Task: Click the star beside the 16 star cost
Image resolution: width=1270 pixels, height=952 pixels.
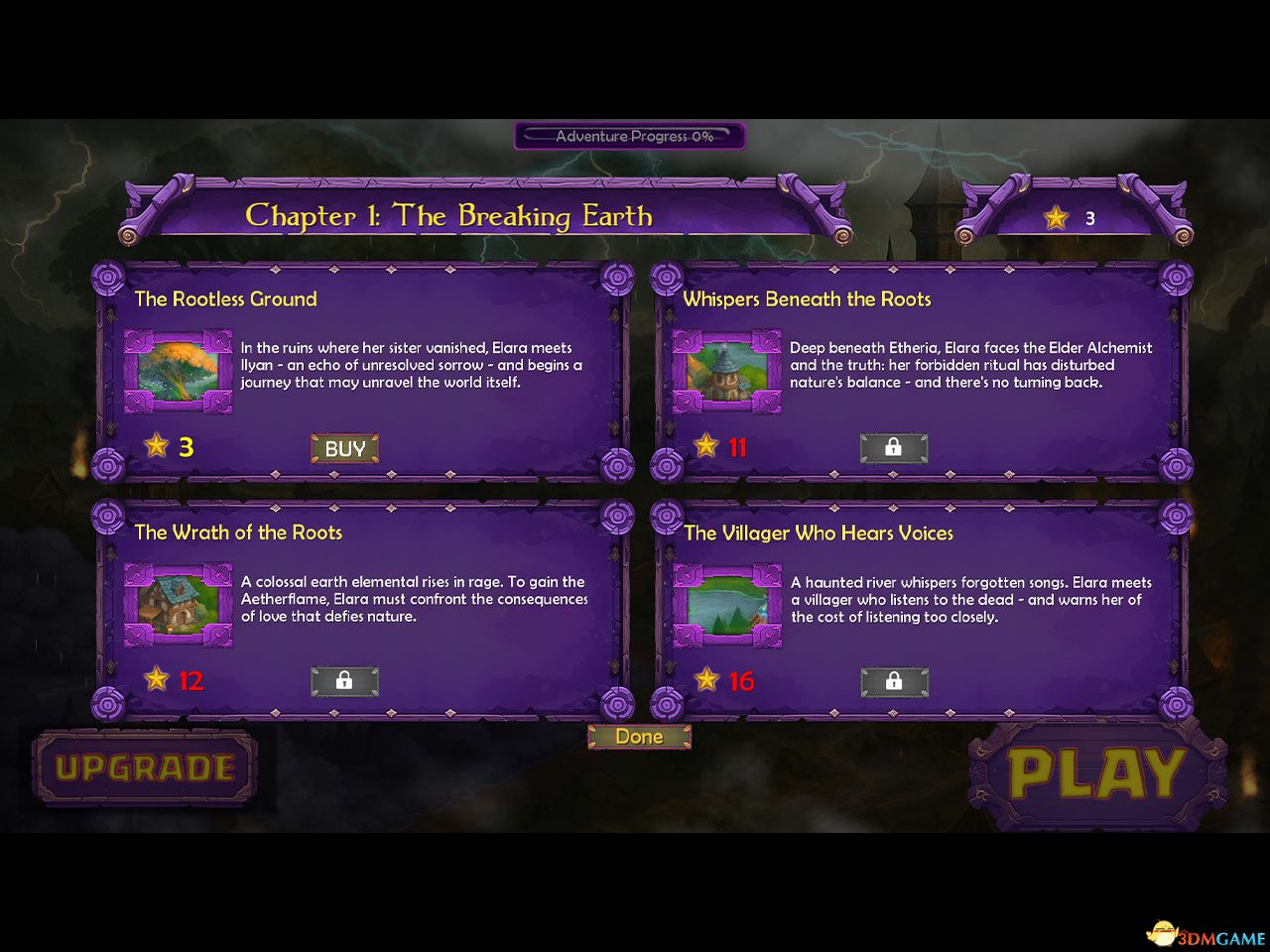Action: (706, 680)
